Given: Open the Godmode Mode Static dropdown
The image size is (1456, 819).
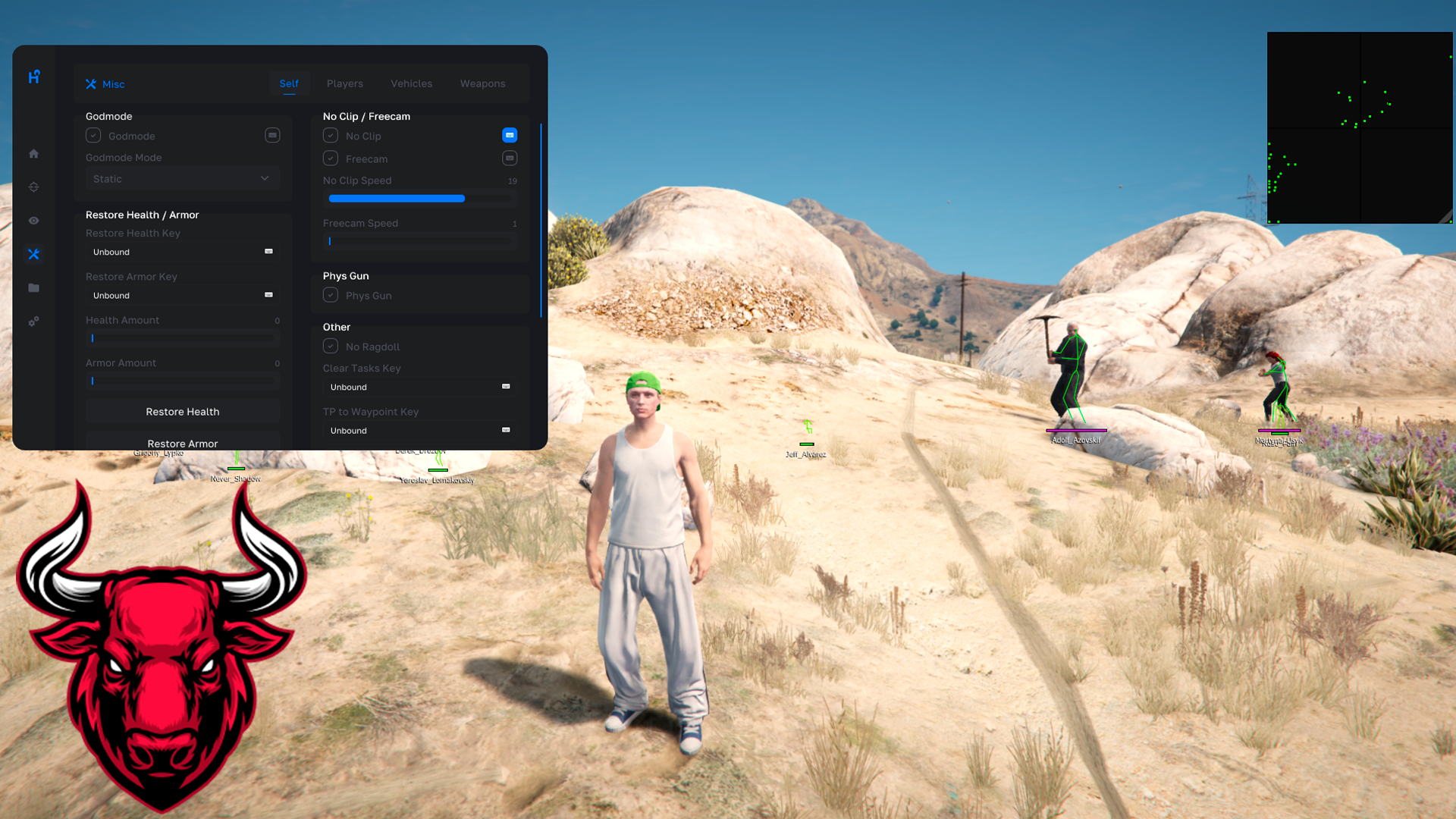Looking at the screenshot, I should [x=182, y=179].
